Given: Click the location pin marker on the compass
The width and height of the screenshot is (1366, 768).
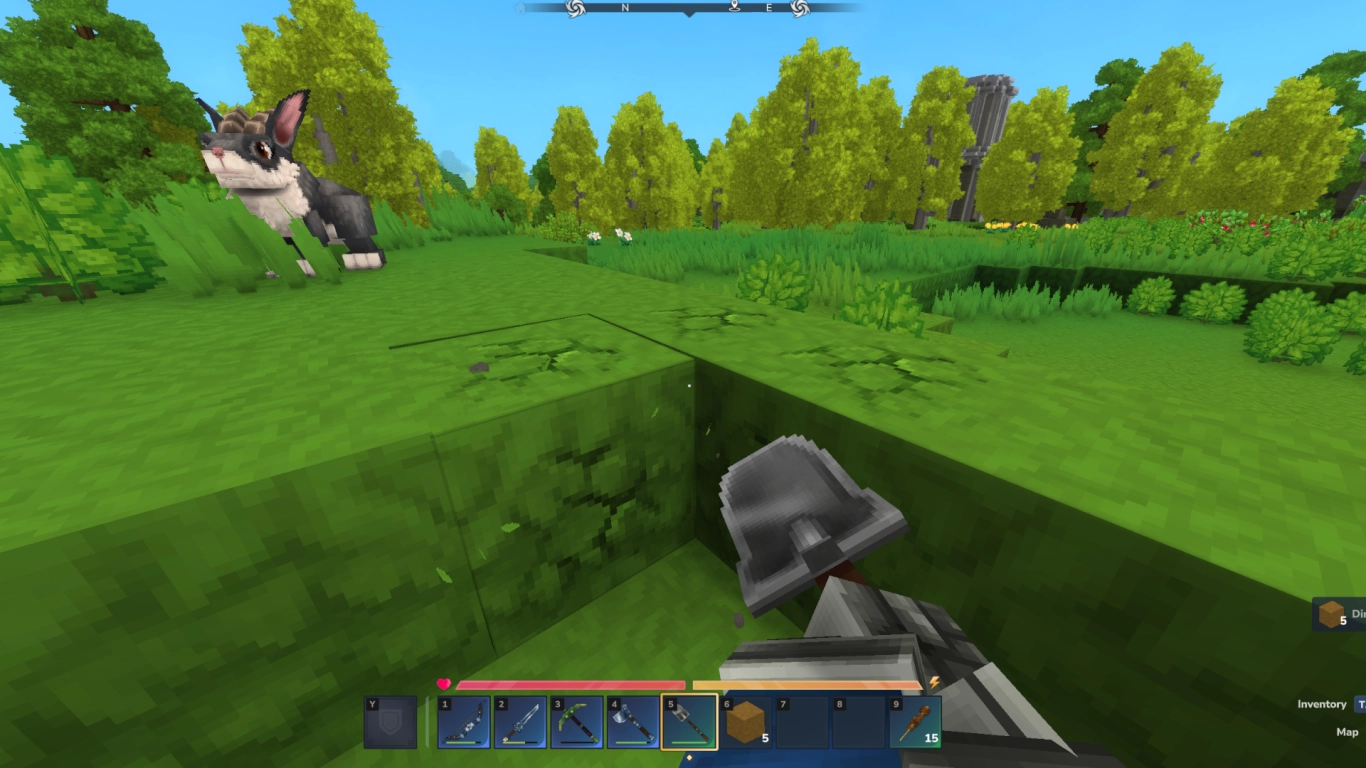Looking at the screenshot, I should coord(733,8).
